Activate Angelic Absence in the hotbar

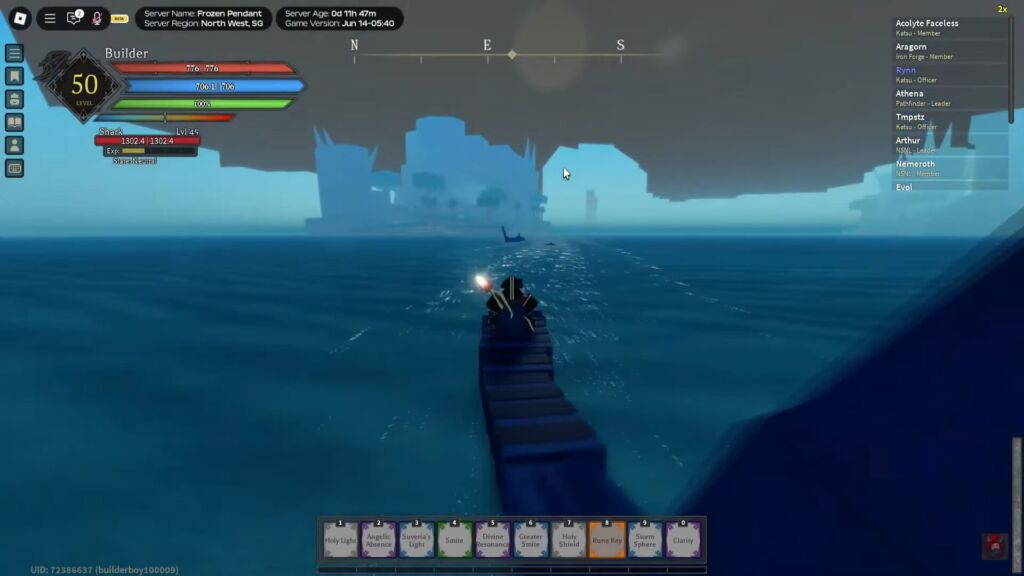[378, 540]
